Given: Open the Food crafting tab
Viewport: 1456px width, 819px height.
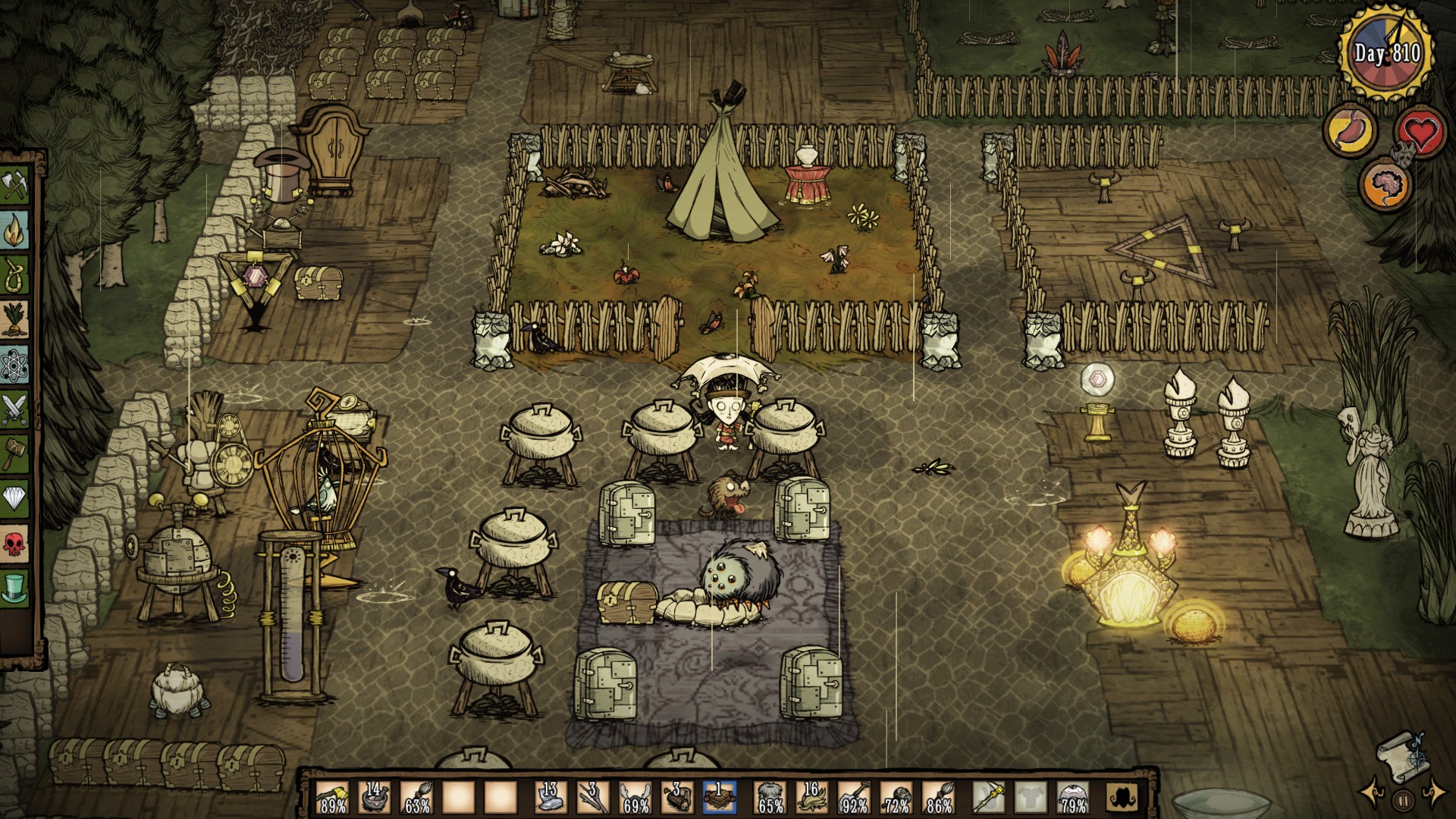Looking at the screenshot, I should click(x=14, y=318).
